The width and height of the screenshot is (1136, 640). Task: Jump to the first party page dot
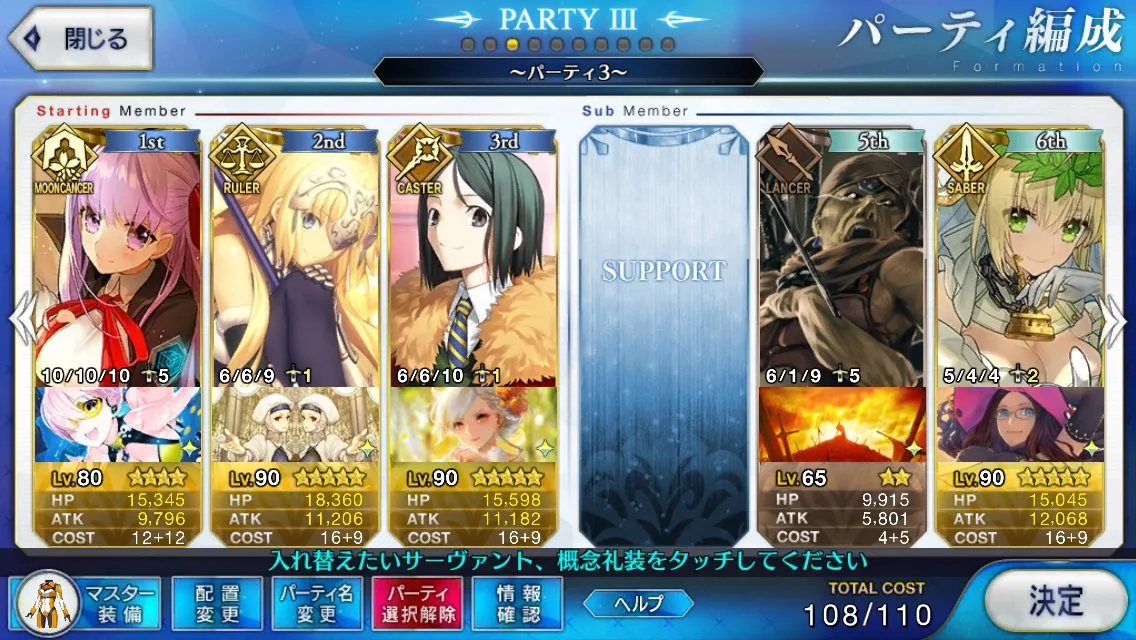pyautogui.click(x=468, y=44)
